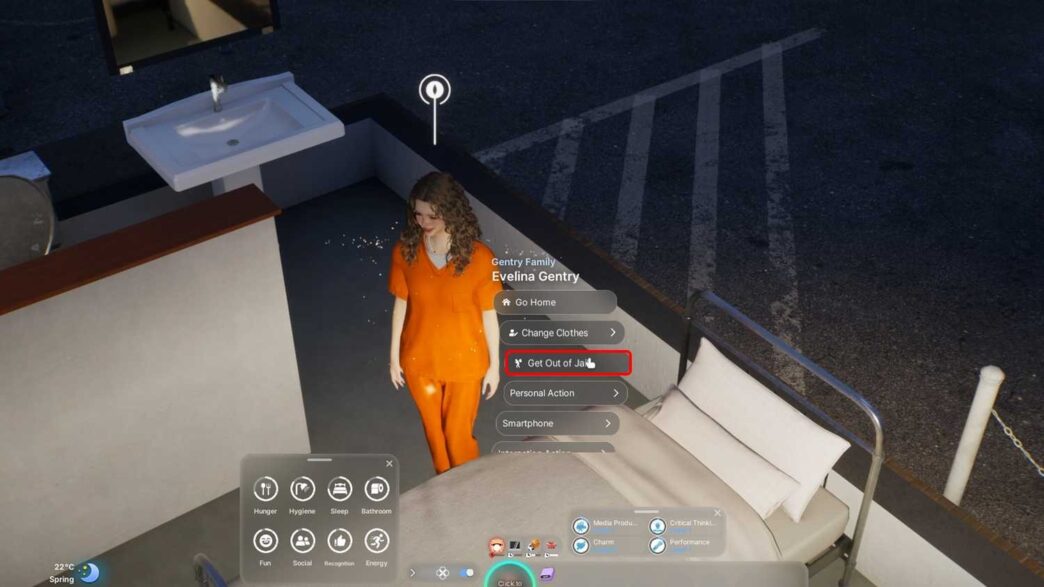Close the skills panel
This screenshot has width=1044, height=587.
[x=717, y=513]
